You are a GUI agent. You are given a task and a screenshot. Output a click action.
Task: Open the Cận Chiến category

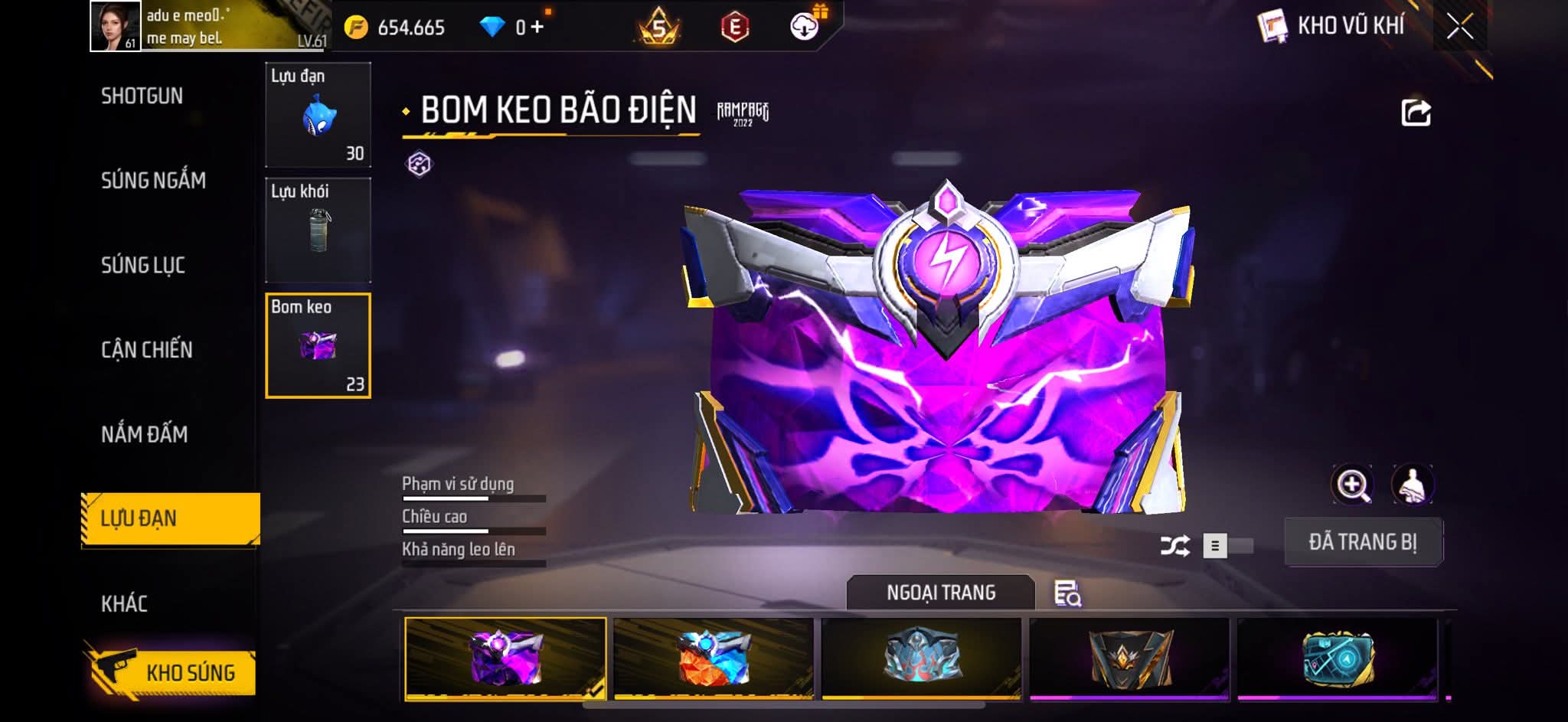(x=147, y=350)
